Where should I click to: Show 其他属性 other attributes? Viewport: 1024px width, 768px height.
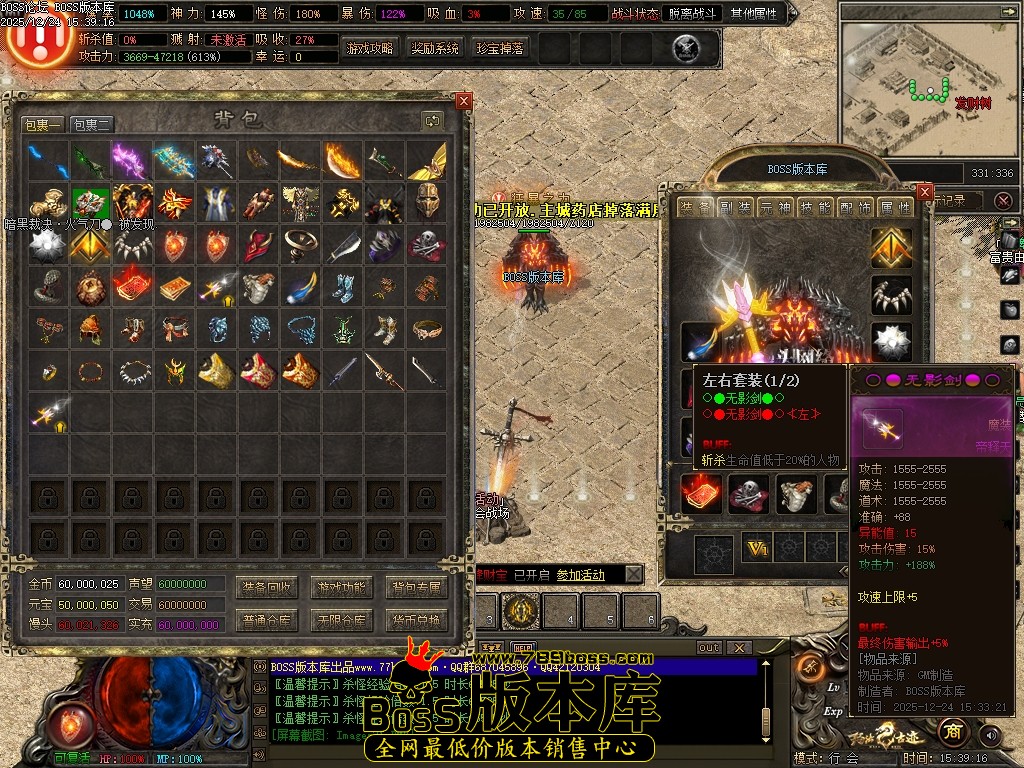click(x=756, y=14)
